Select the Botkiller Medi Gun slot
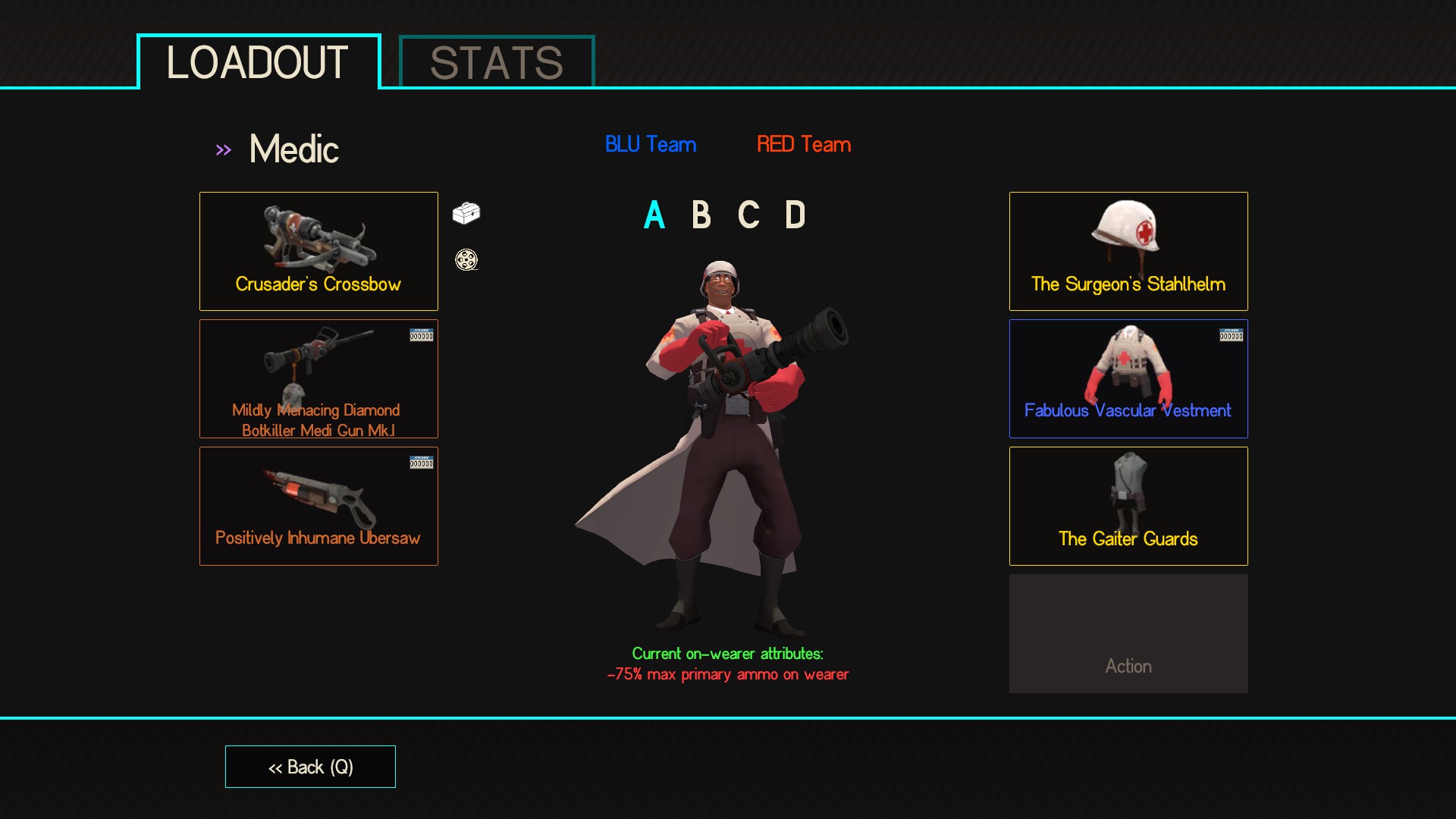1456x819 pixels. [318, 378]
